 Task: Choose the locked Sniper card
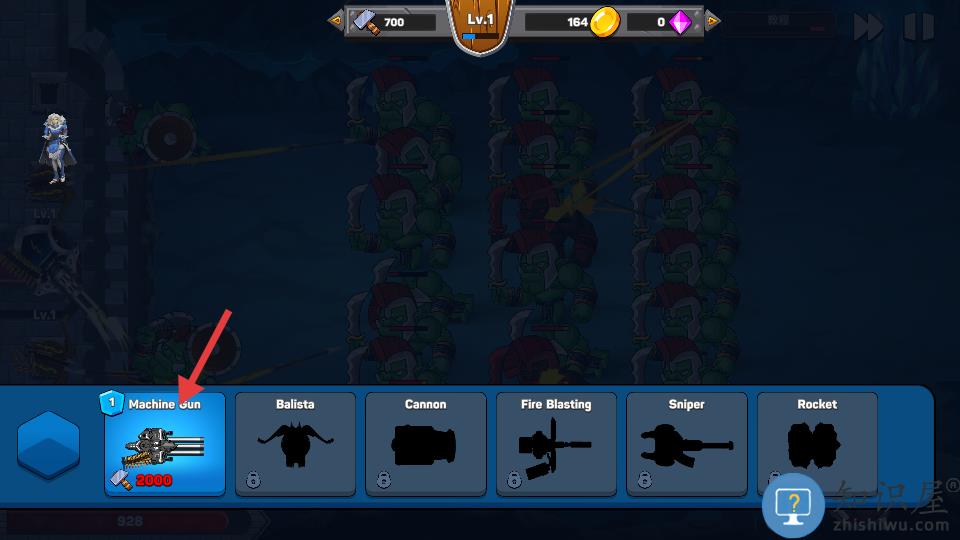pos(686,443)
